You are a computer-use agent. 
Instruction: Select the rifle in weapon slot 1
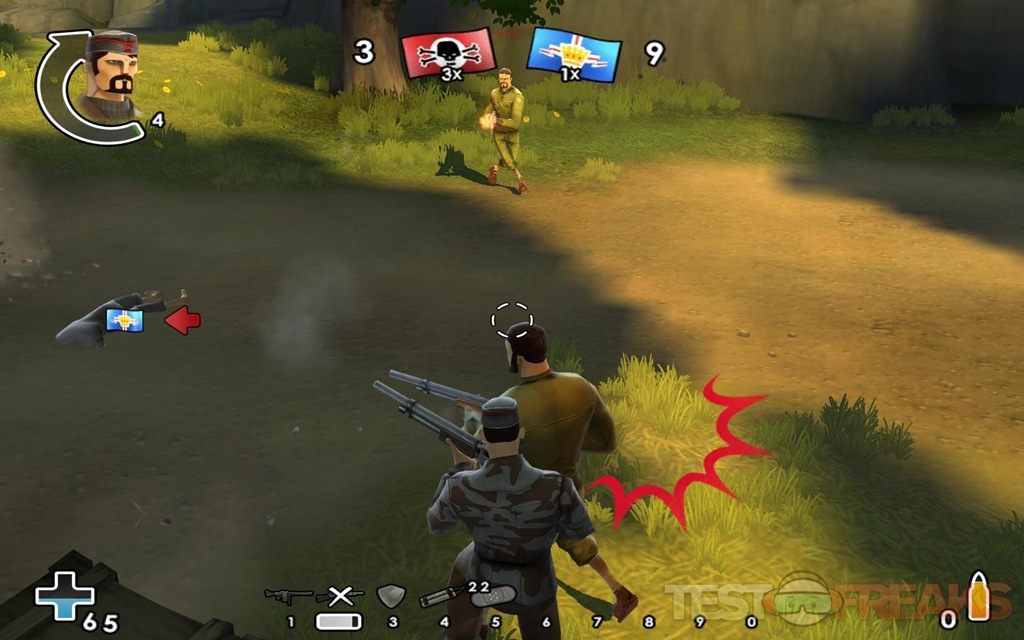tap(288, 597)
